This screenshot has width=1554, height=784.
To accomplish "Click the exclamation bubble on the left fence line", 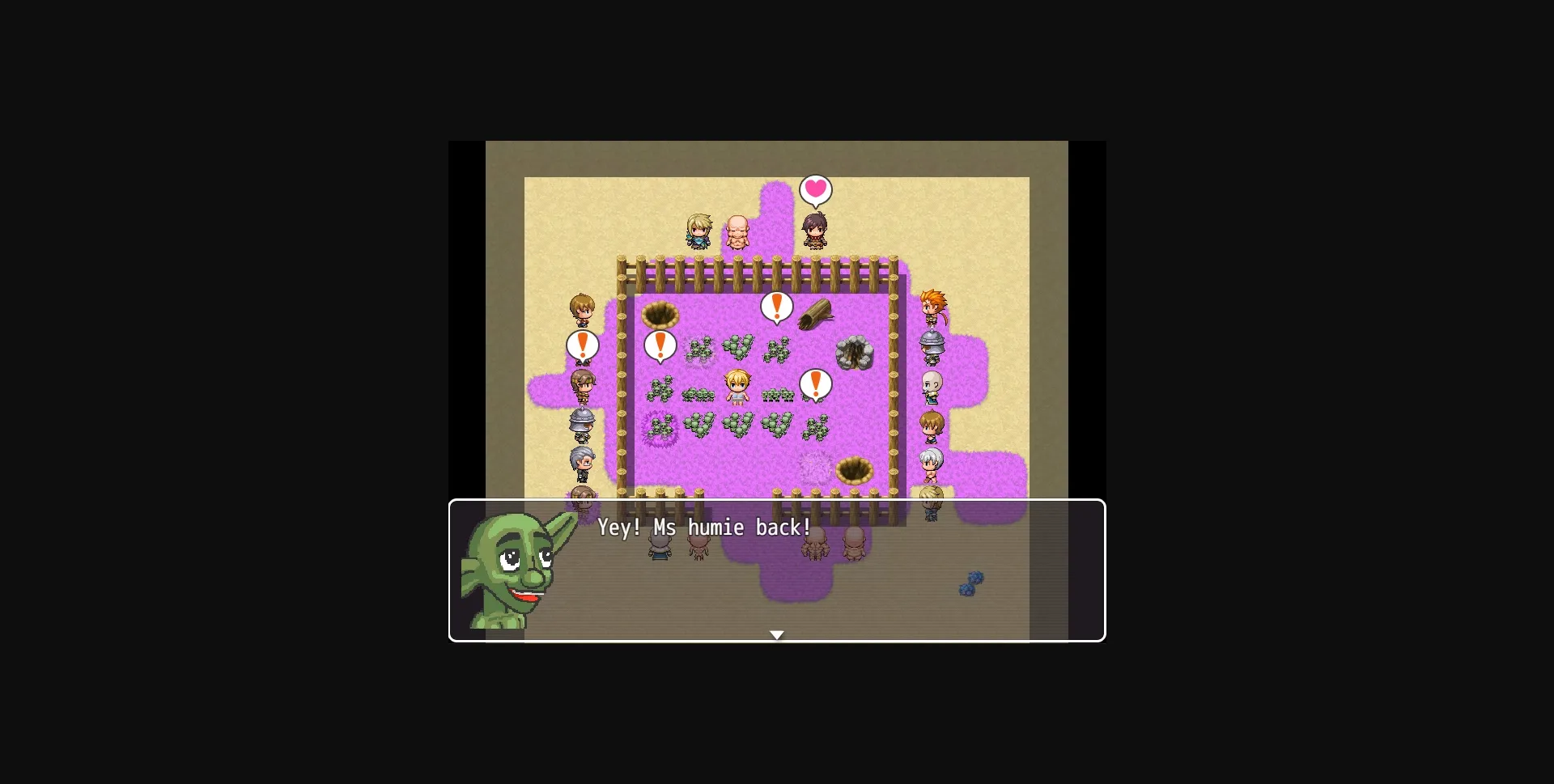I will 581,346.
